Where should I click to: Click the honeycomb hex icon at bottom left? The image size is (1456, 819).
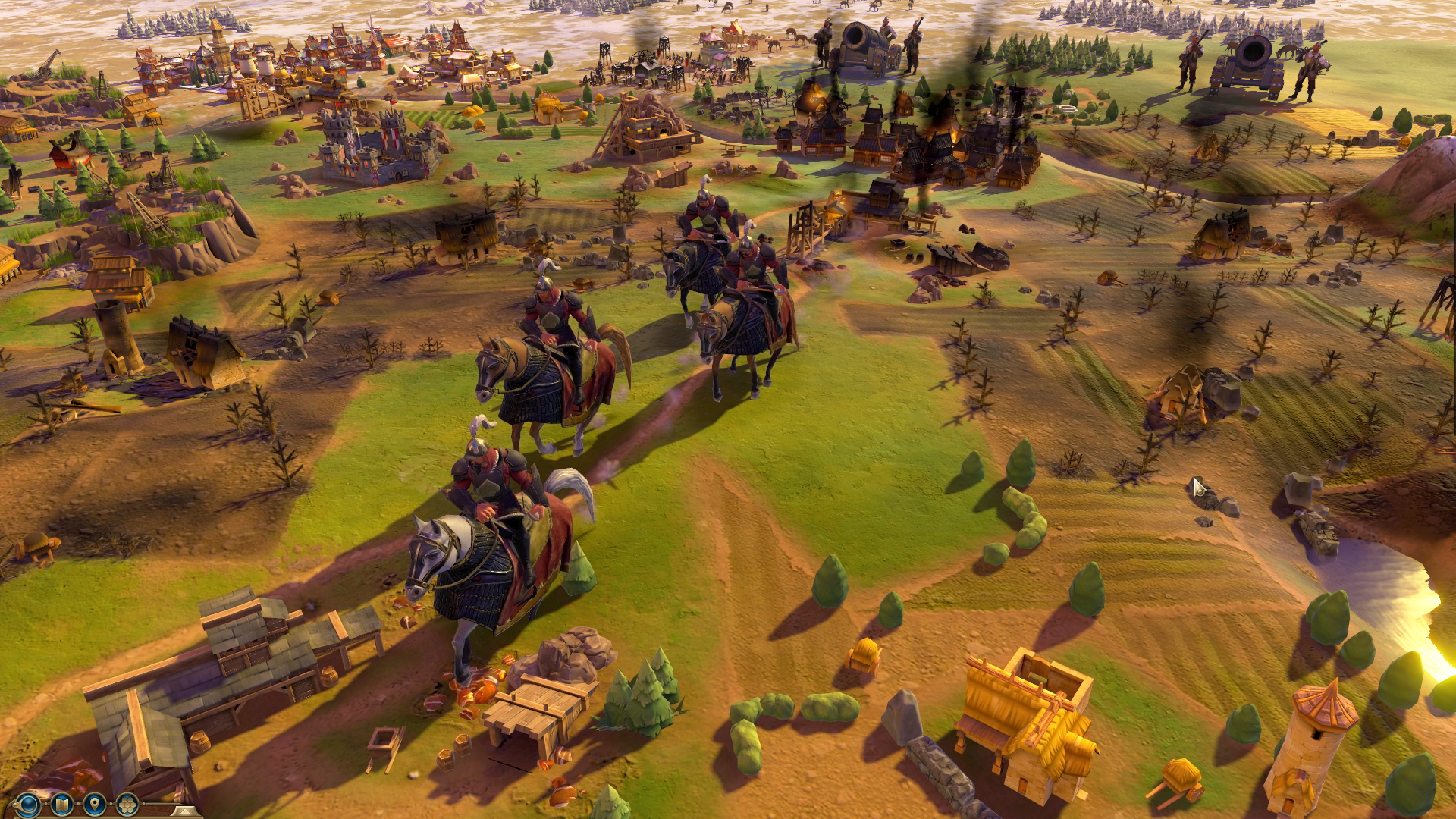click(126, 804)
